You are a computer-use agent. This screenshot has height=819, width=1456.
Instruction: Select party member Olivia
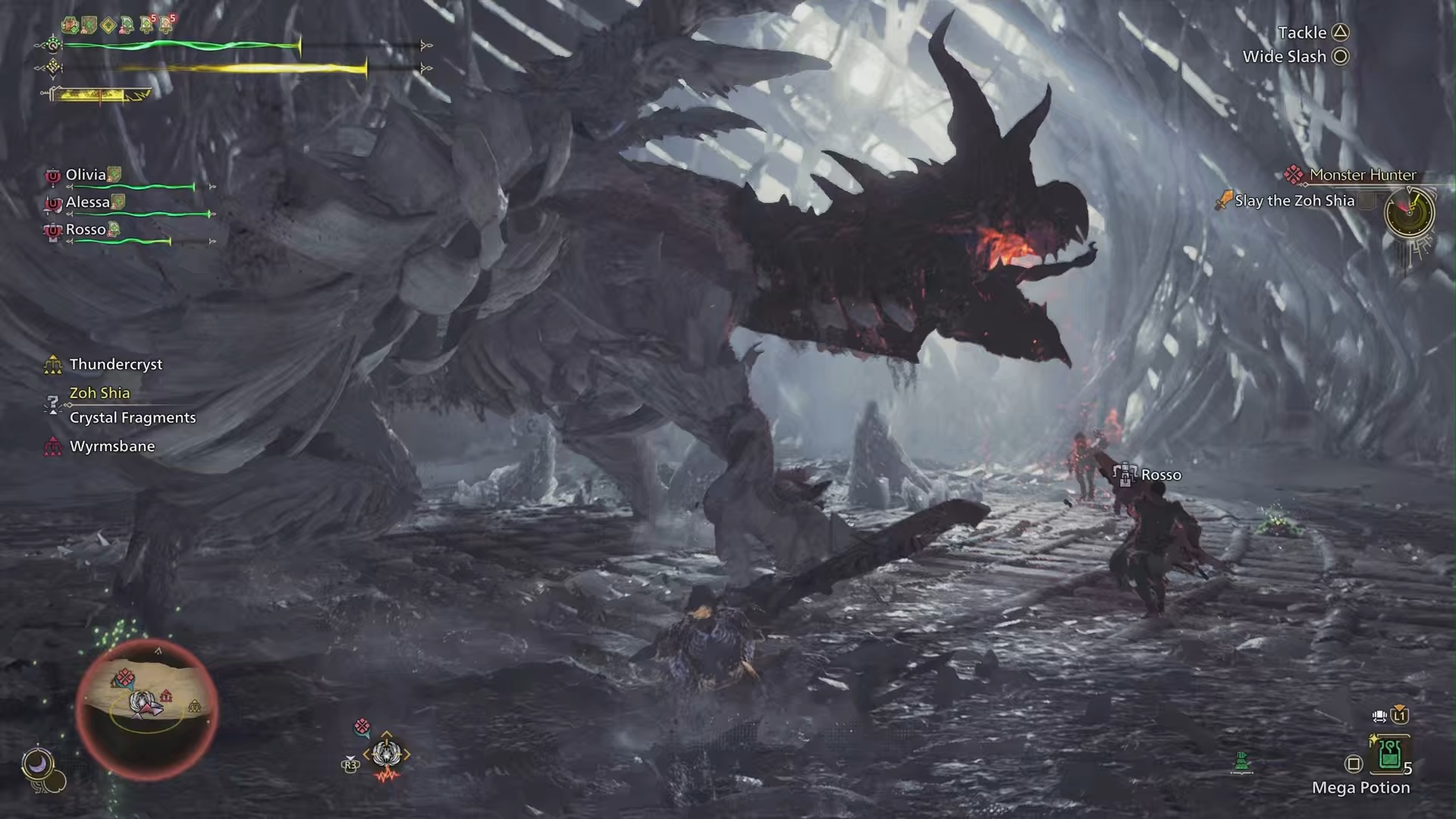[86, 175]
